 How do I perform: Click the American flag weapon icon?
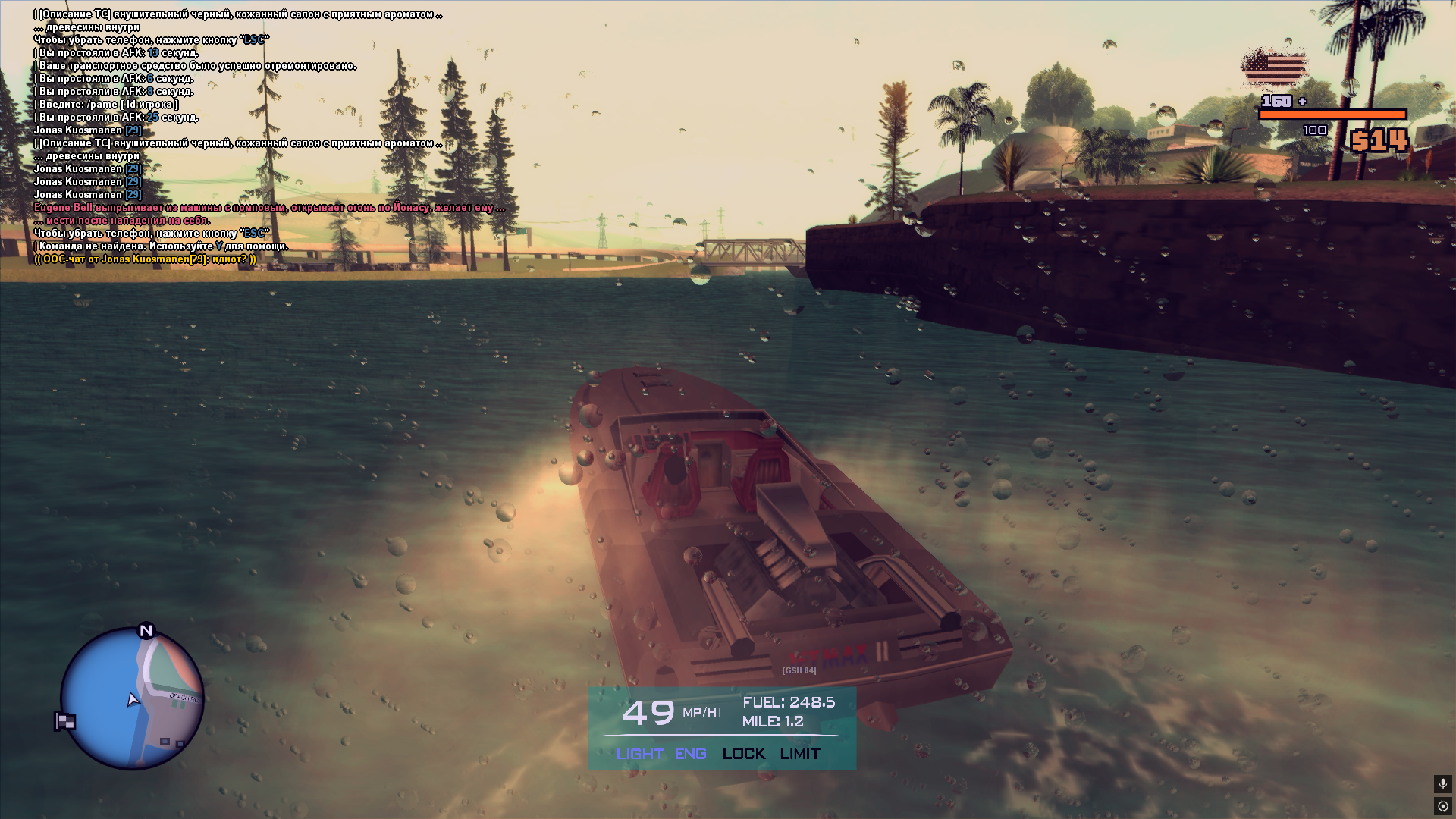tap(1275, 68)
